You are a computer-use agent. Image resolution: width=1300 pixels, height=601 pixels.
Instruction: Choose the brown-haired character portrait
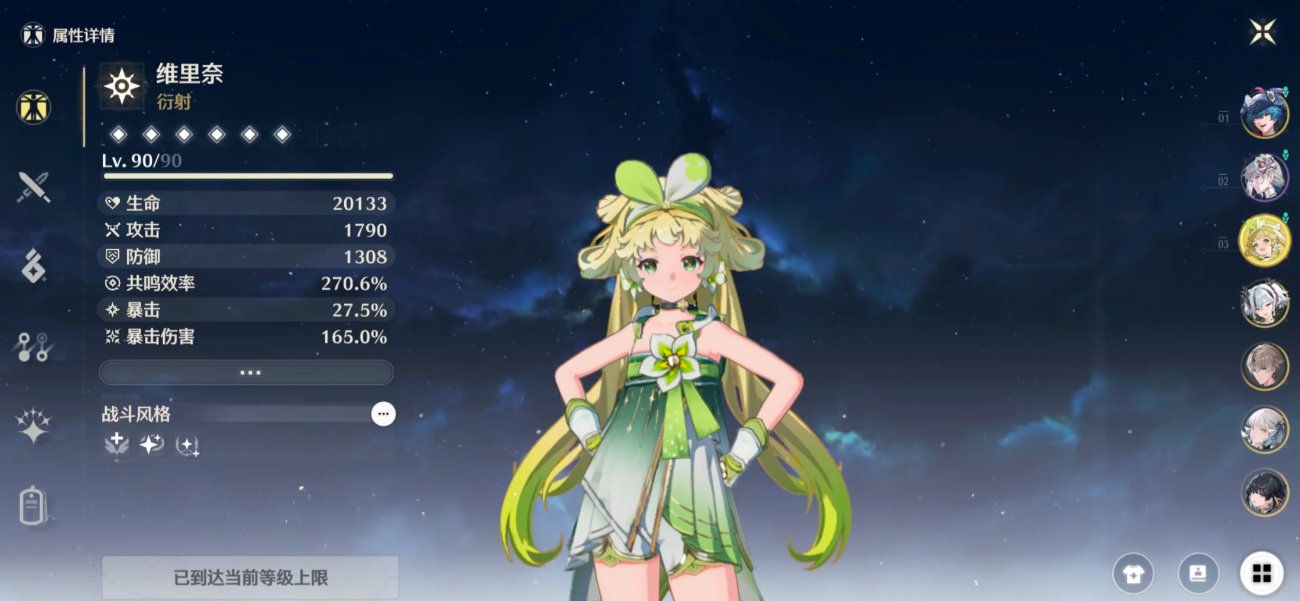(x=1264, y=366)
